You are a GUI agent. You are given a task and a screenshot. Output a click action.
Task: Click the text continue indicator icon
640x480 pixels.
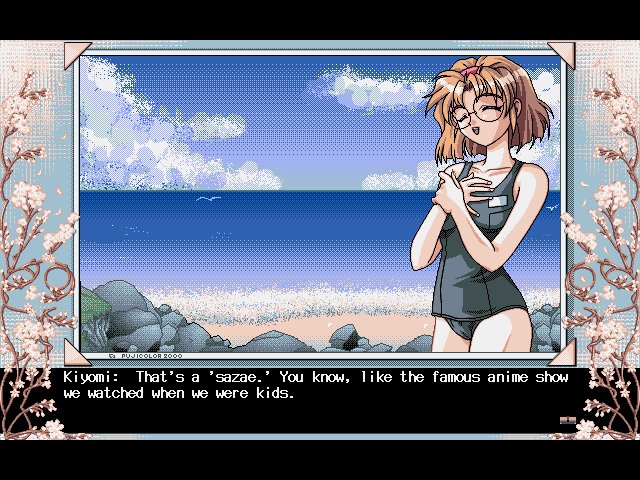point(567,422)
